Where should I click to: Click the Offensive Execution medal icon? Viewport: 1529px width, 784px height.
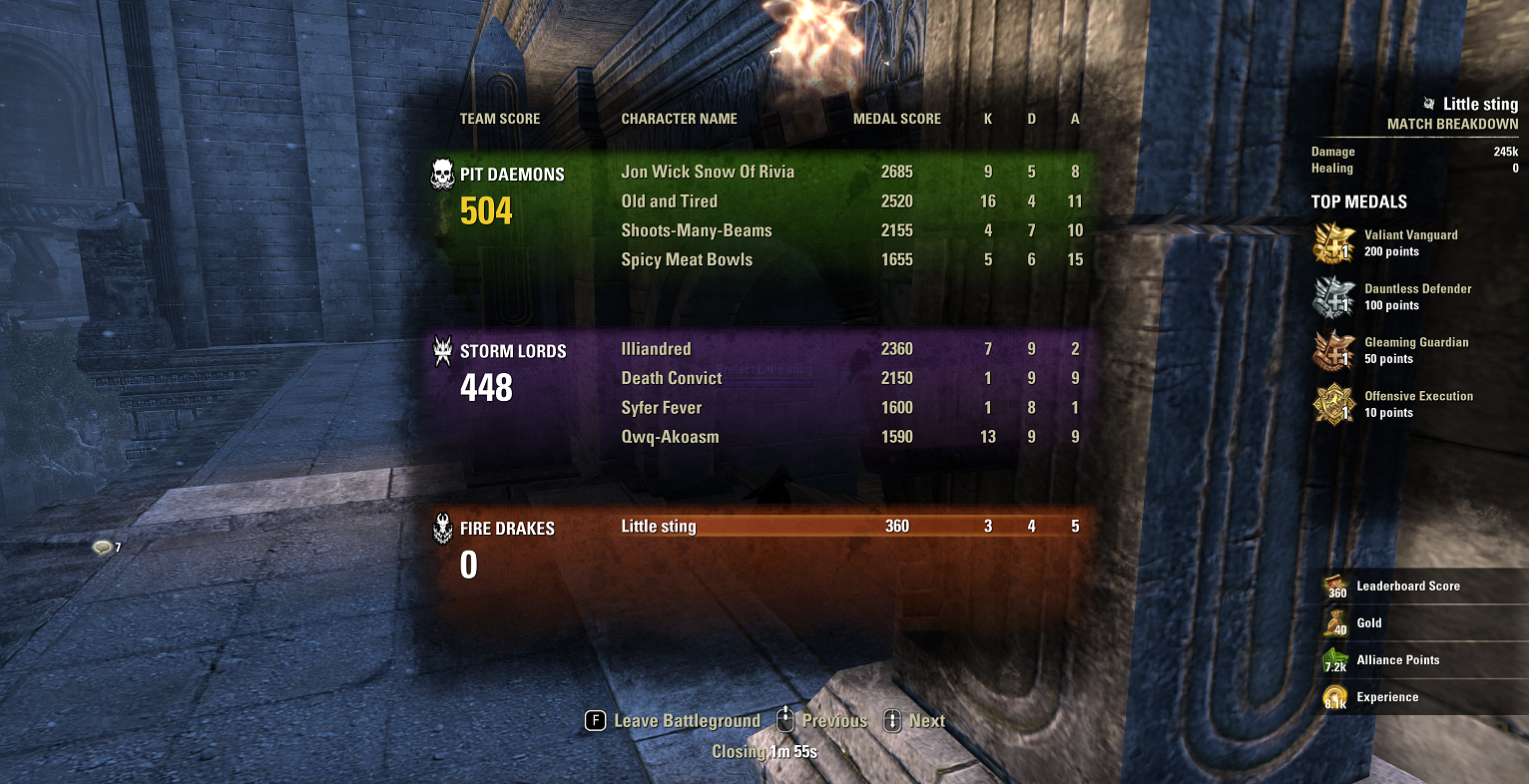tap(1334, 404)
